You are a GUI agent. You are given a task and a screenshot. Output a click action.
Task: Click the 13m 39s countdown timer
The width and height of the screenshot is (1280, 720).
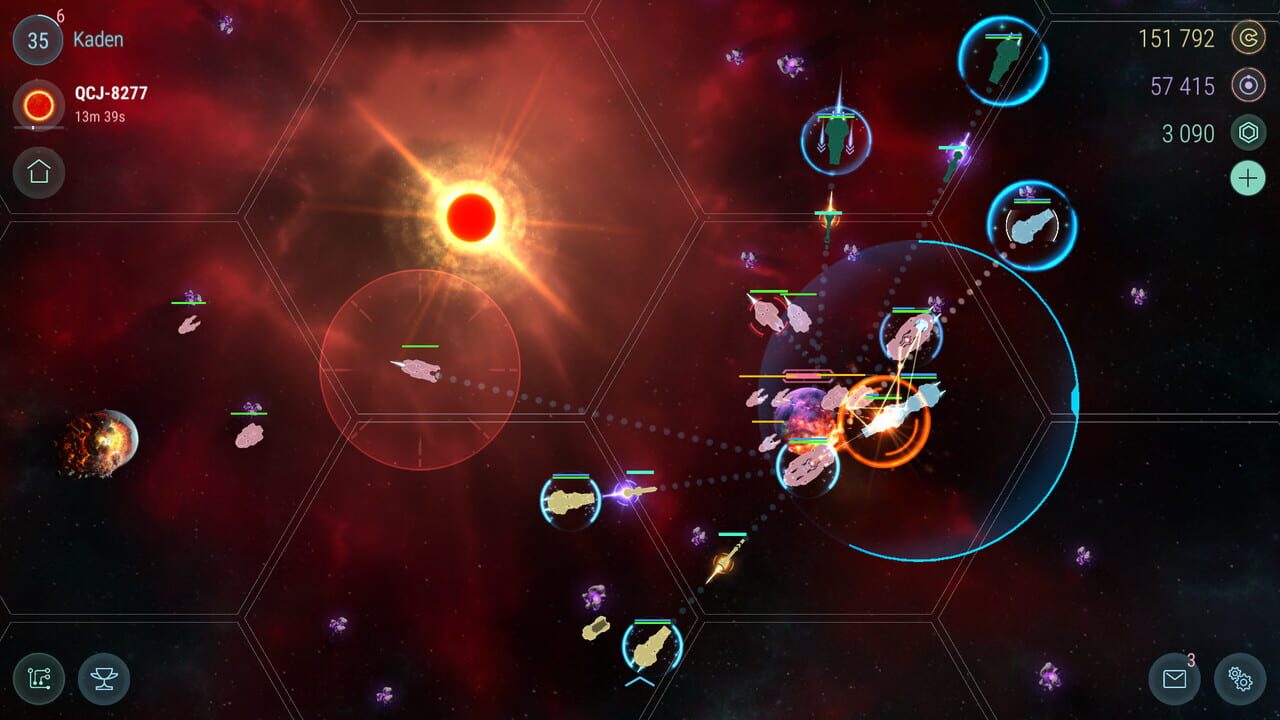pos(102,115)
